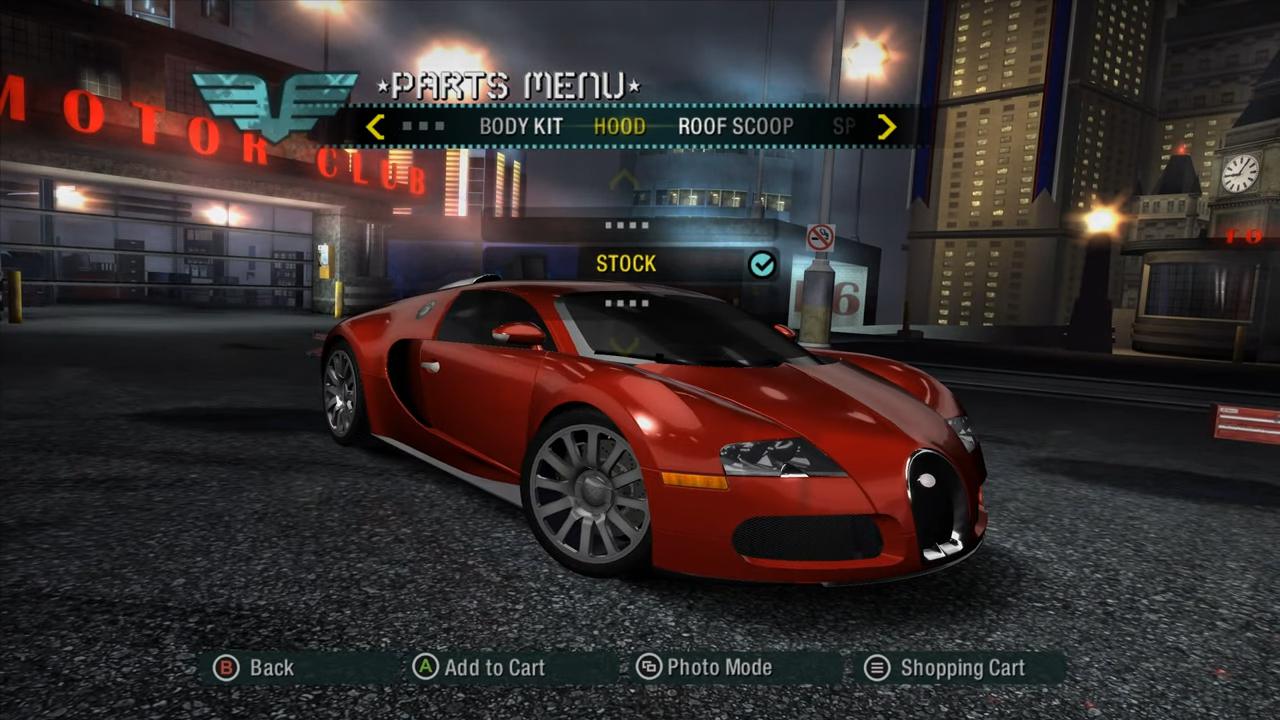The height and width of the screenshot is (720, 1280).
Task: Show the next parts categories with right arrow
Action: [886, 127]
